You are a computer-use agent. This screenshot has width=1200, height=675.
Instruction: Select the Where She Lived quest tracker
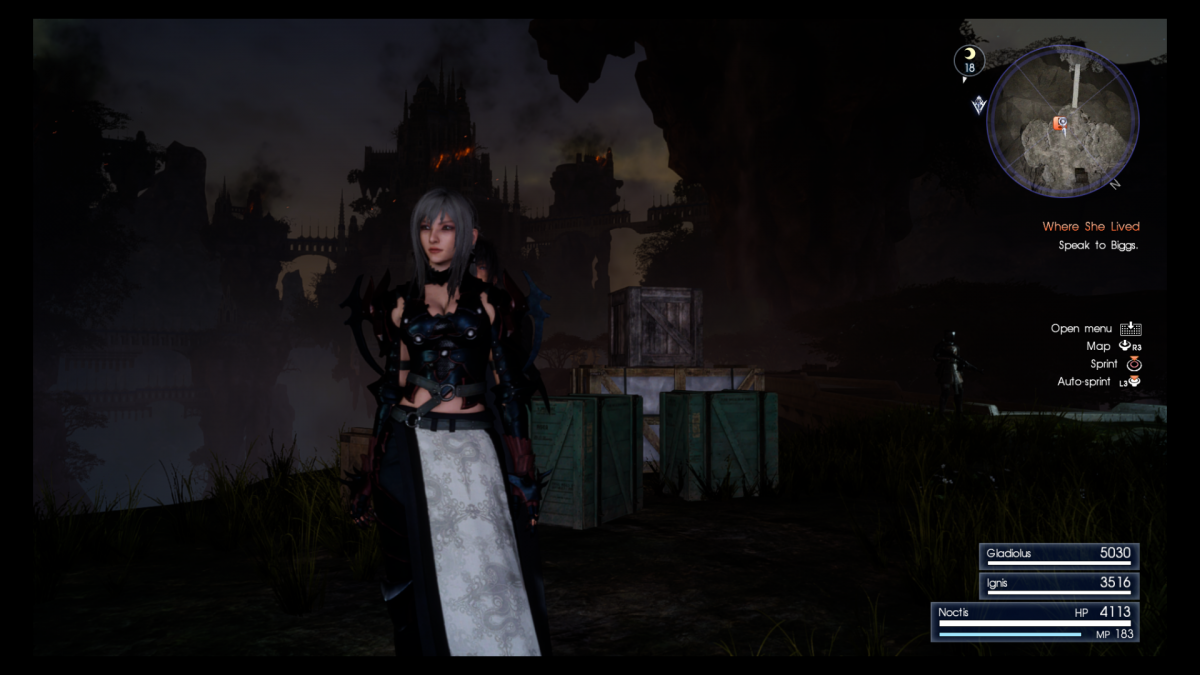(x=1090, y=227)
